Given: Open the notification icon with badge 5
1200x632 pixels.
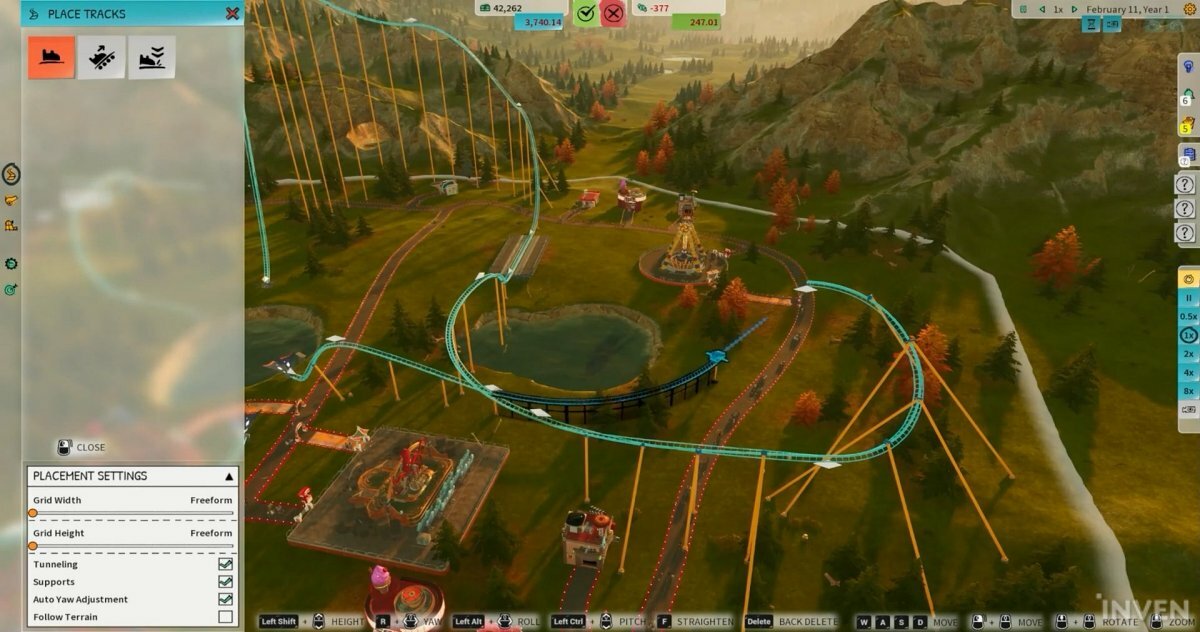Looking at the screenshot, I should (x=1188, y=124).
